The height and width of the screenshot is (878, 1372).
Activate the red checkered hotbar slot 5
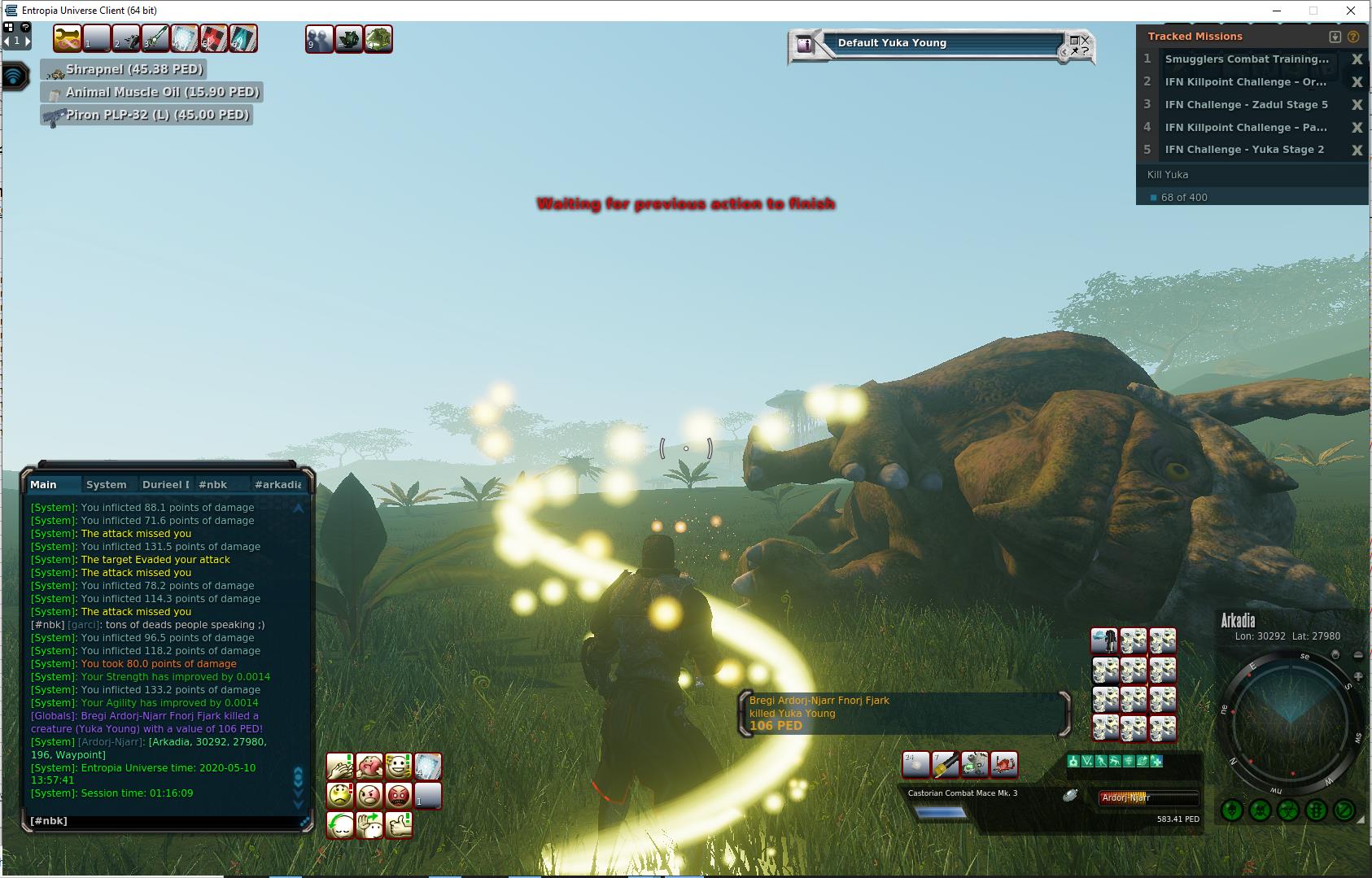click(x=213, y=38)
